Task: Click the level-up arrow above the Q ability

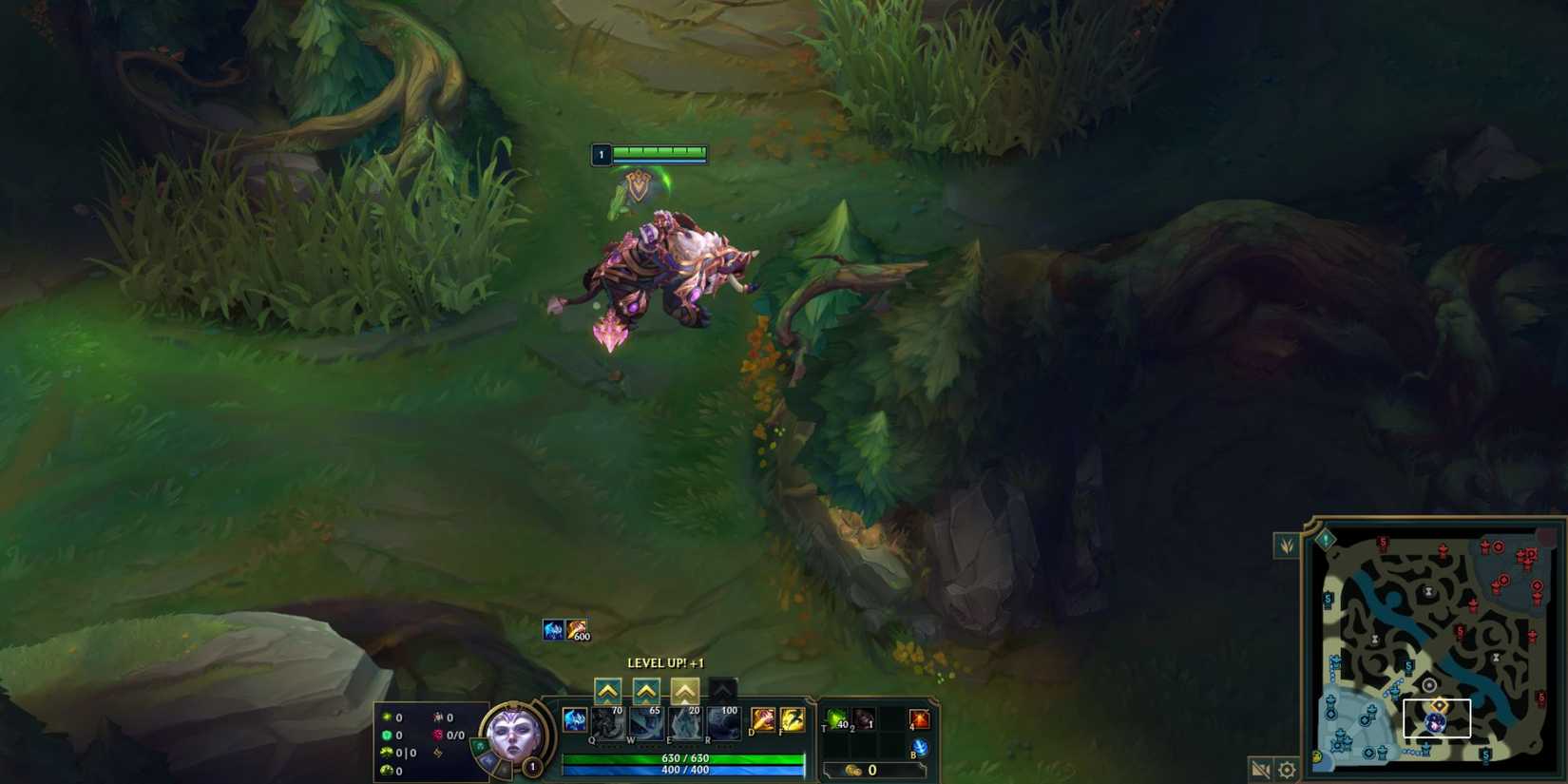Action: tap(608, 691)
